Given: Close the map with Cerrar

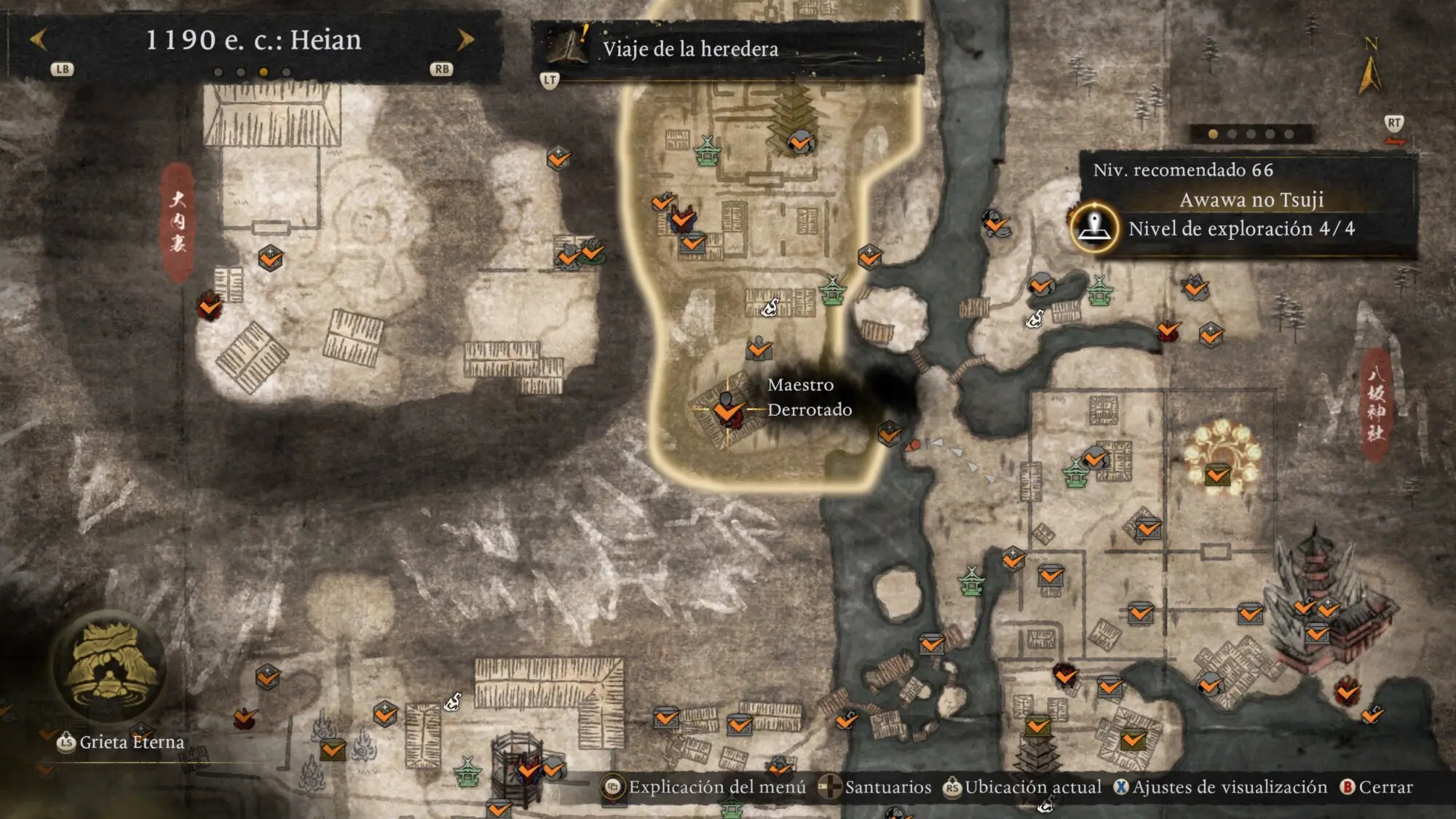Looking at the screenshot, I should tap(1377, 787).
